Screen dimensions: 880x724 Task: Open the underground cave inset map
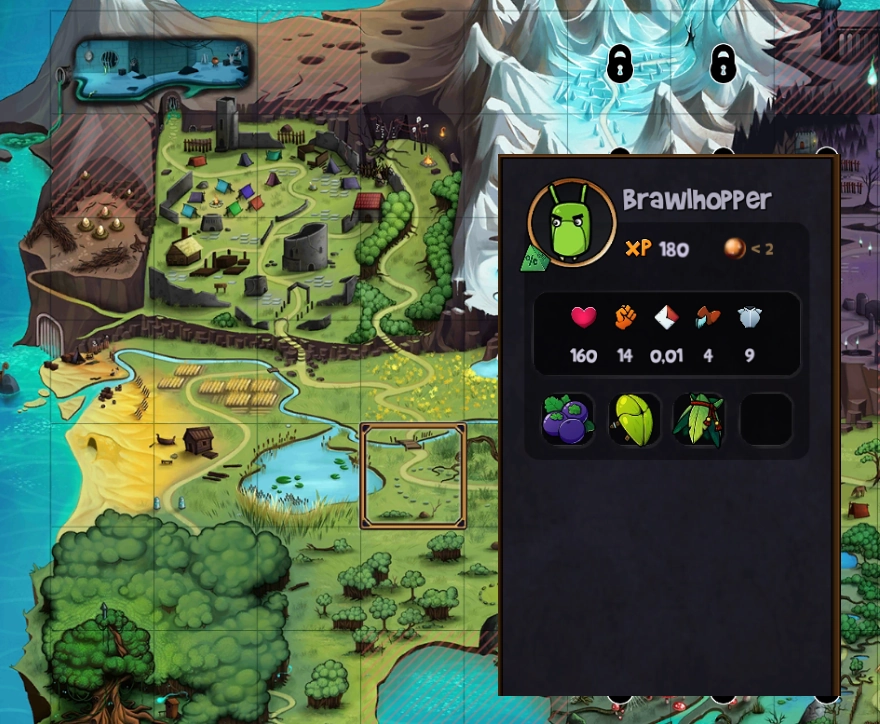point(161,68)
